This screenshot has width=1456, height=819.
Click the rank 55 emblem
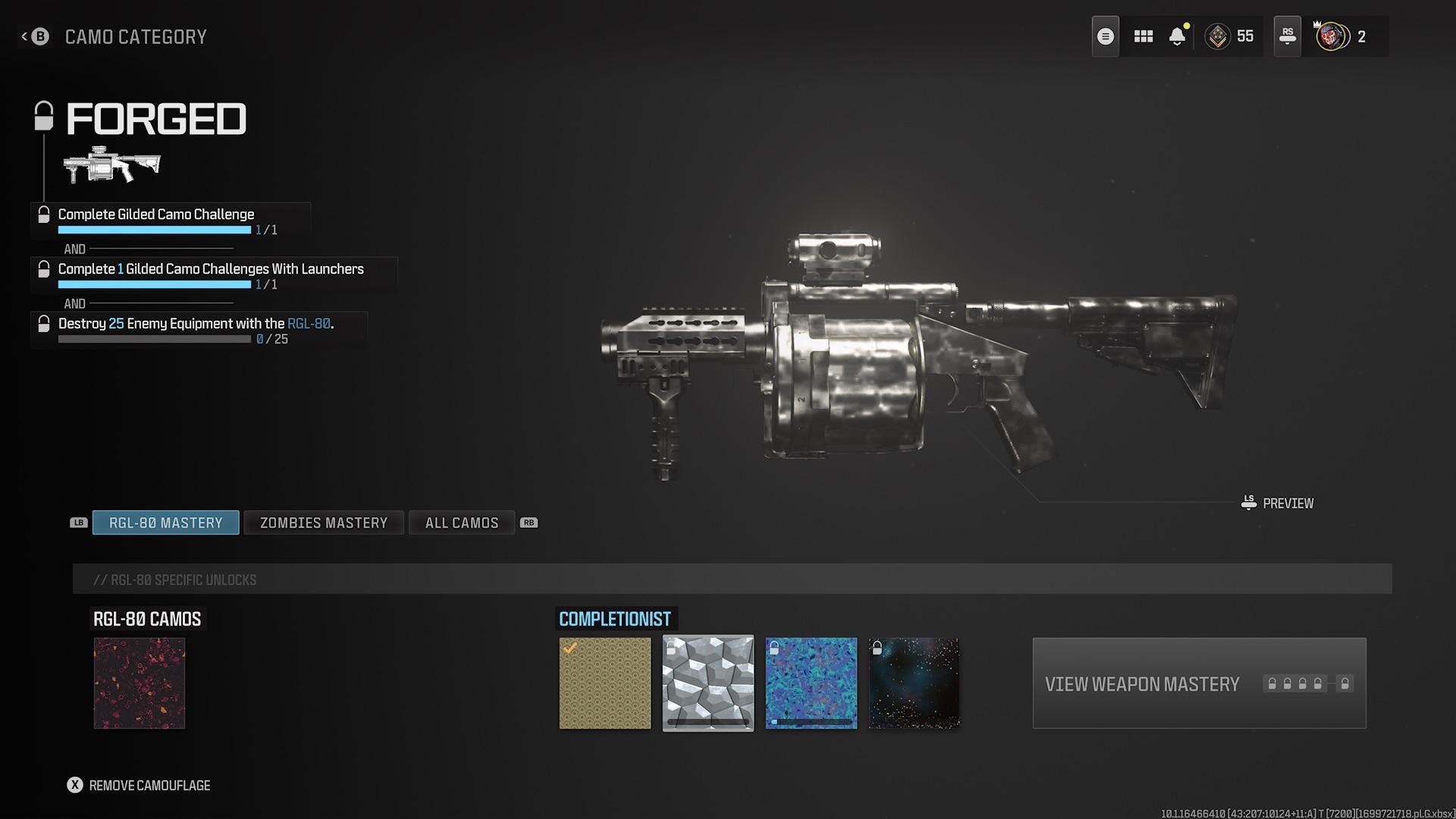(x=1219, y=36)
